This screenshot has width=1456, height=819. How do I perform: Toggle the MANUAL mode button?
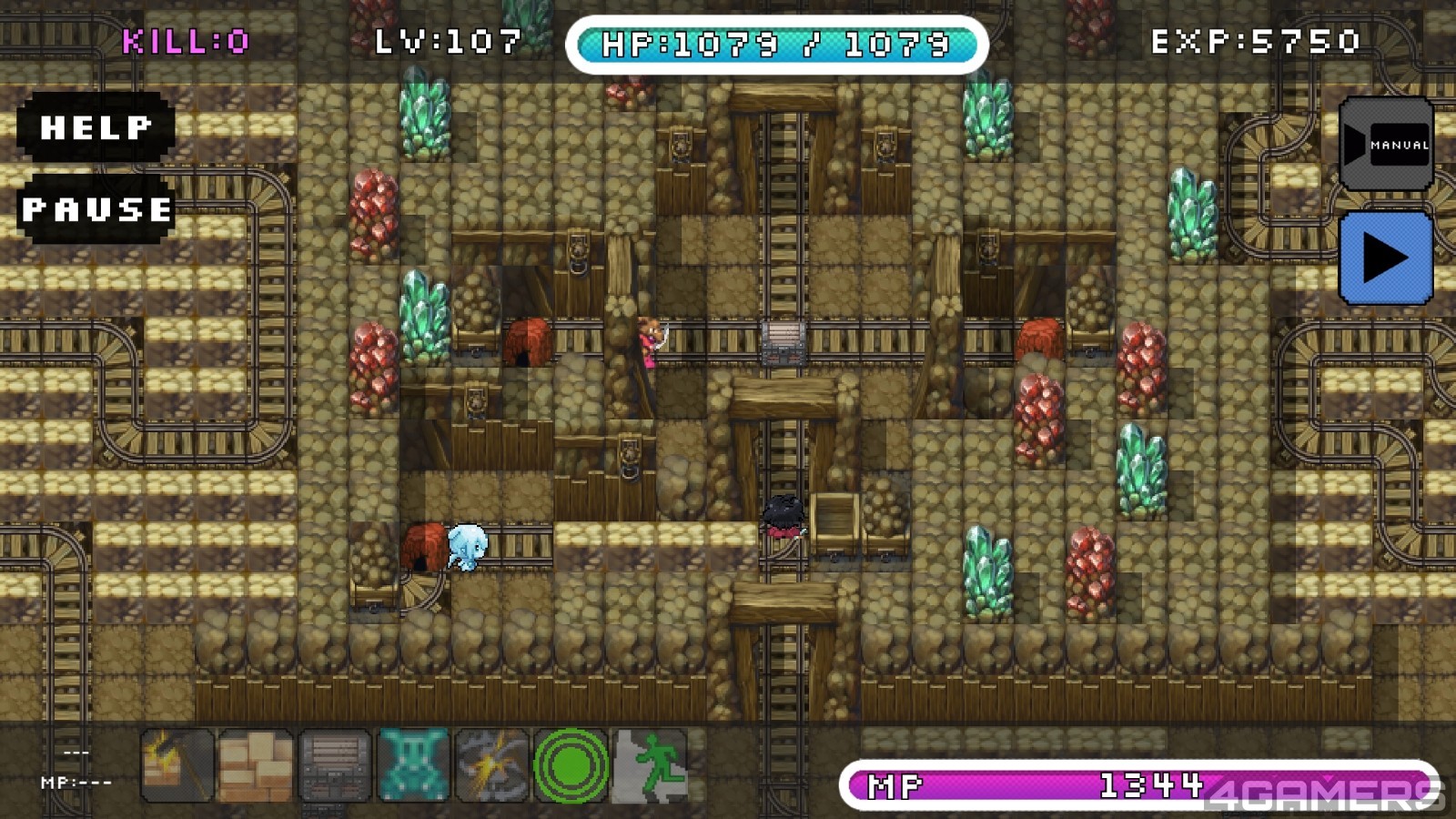coord(1386,145)
